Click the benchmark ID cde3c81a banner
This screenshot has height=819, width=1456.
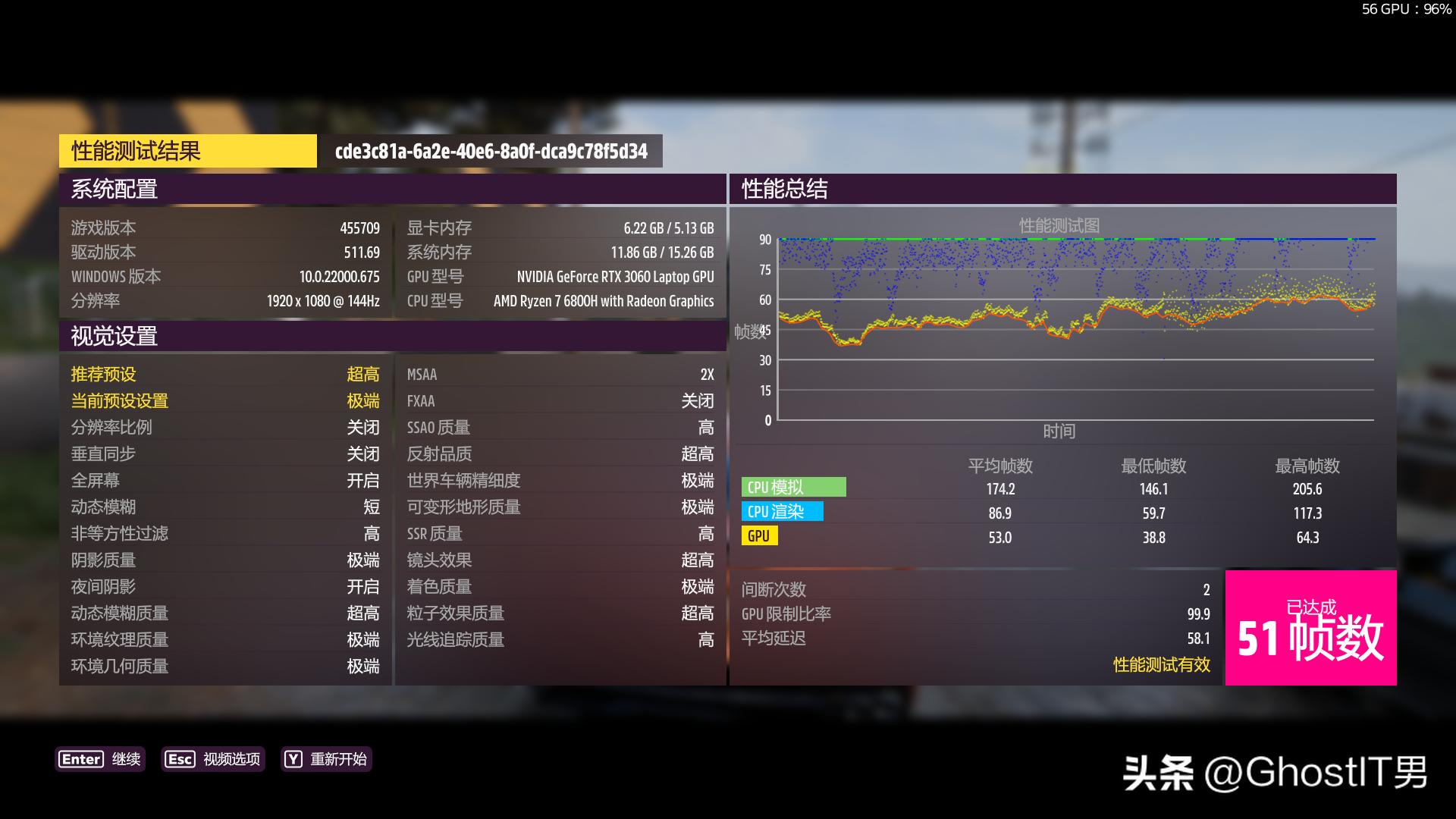(x=491, y=151)
